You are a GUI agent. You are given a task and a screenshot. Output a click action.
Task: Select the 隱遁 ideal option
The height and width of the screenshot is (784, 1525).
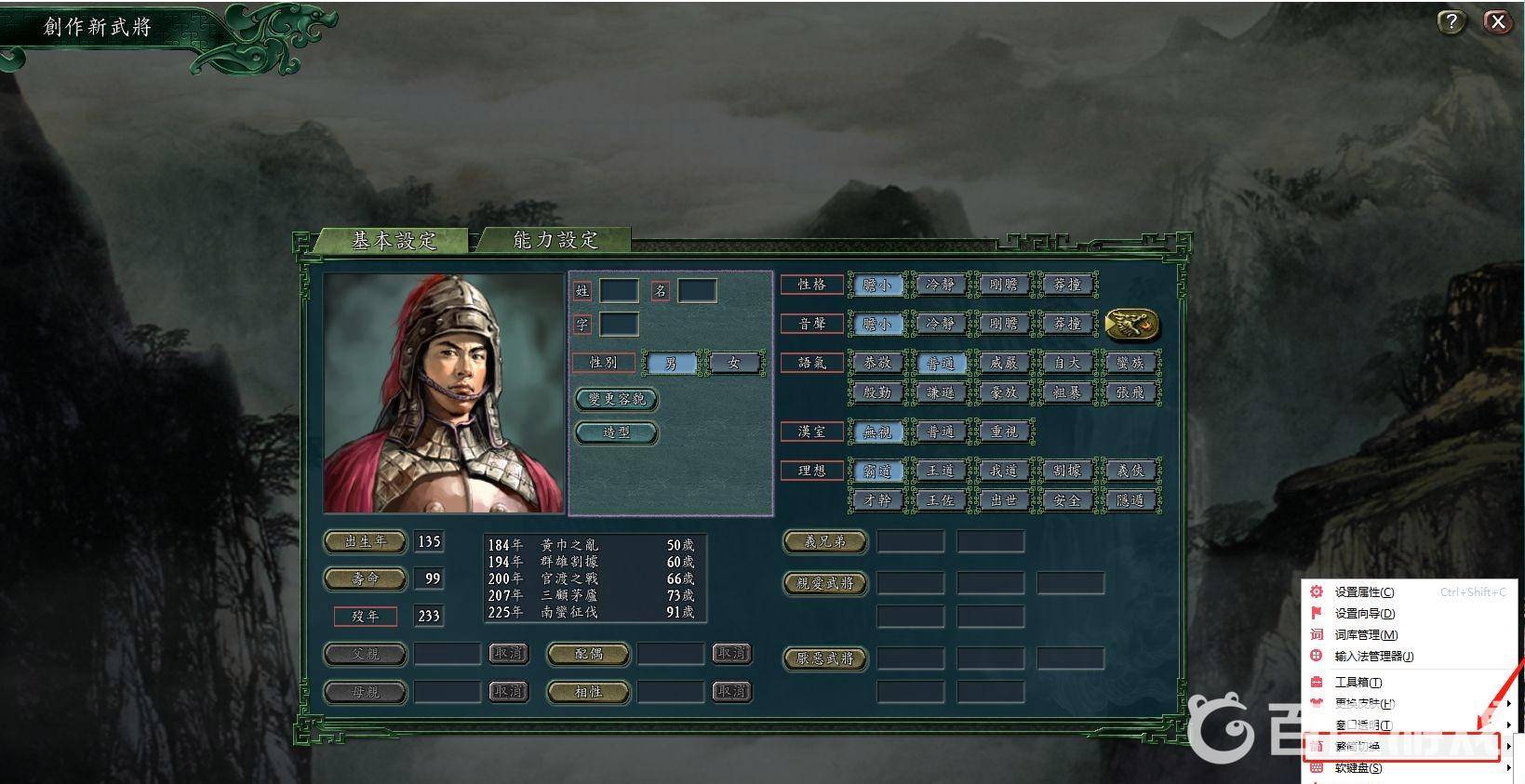pos(1130,500)
